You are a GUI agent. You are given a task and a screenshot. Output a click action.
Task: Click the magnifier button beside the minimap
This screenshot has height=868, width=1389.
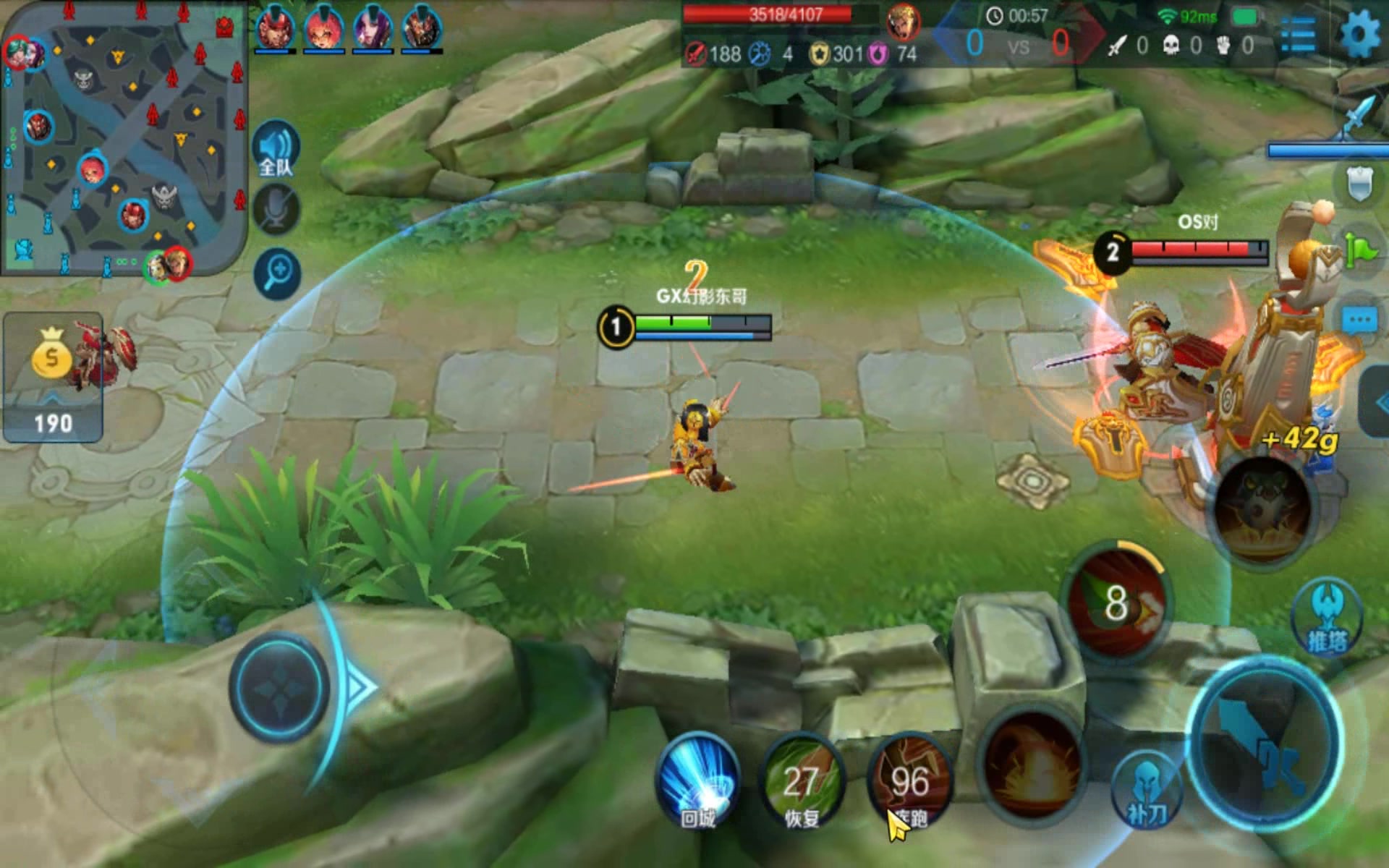pos(277,273)
